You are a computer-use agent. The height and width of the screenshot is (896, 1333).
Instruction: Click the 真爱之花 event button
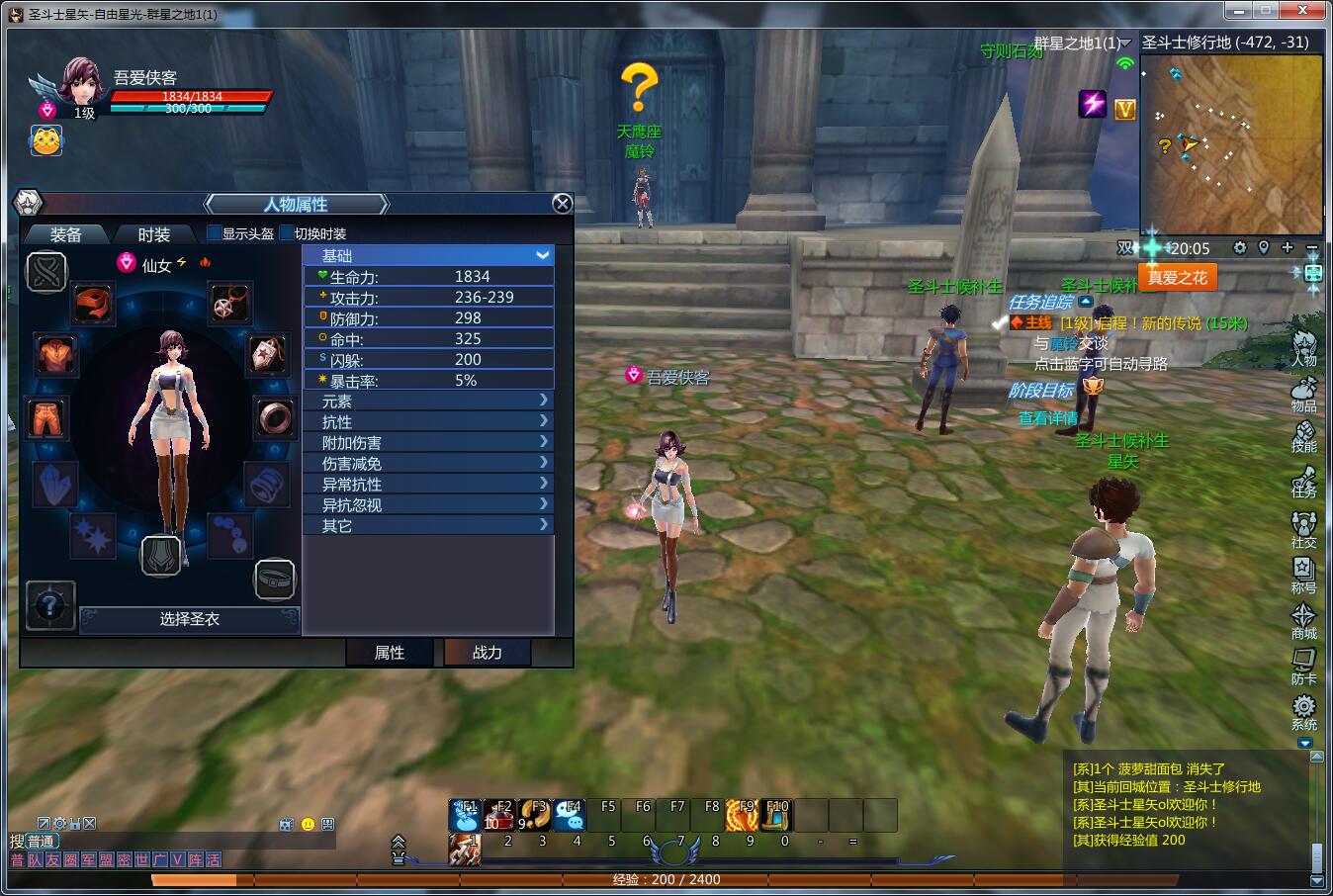(1177, 278)
